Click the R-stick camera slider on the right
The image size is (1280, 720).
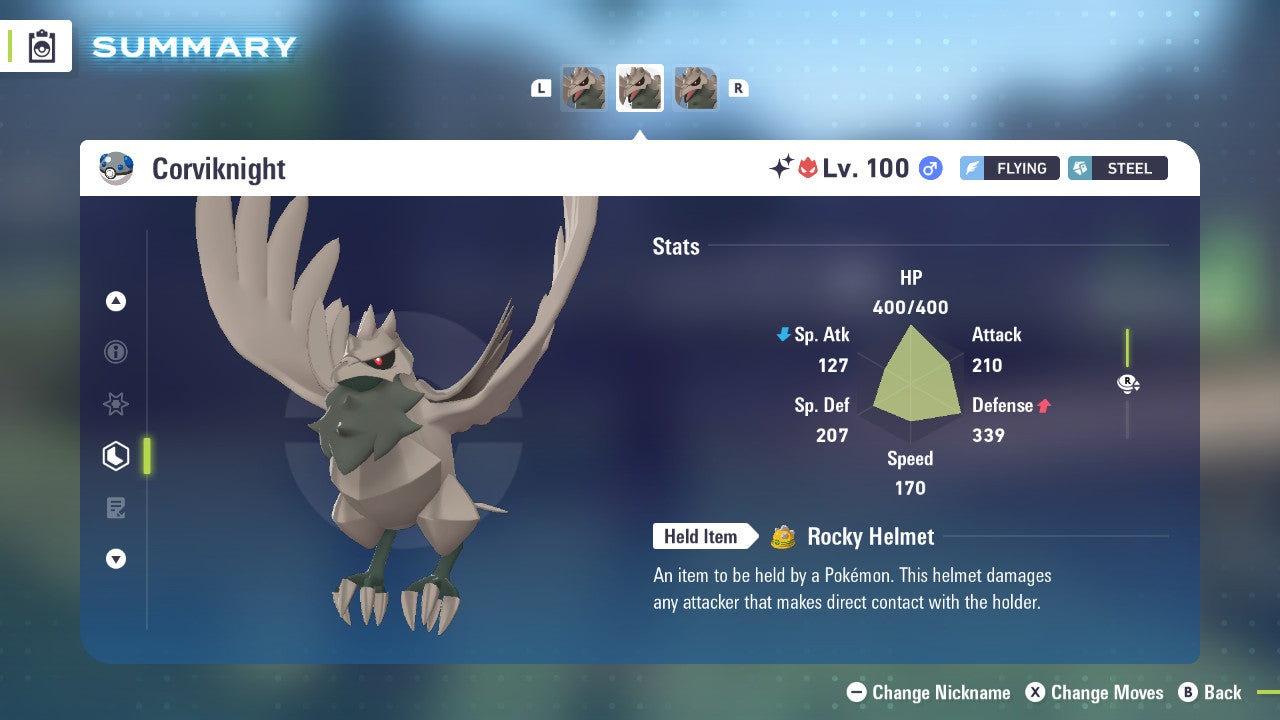pyautogui.click(x=1128, y=383)
